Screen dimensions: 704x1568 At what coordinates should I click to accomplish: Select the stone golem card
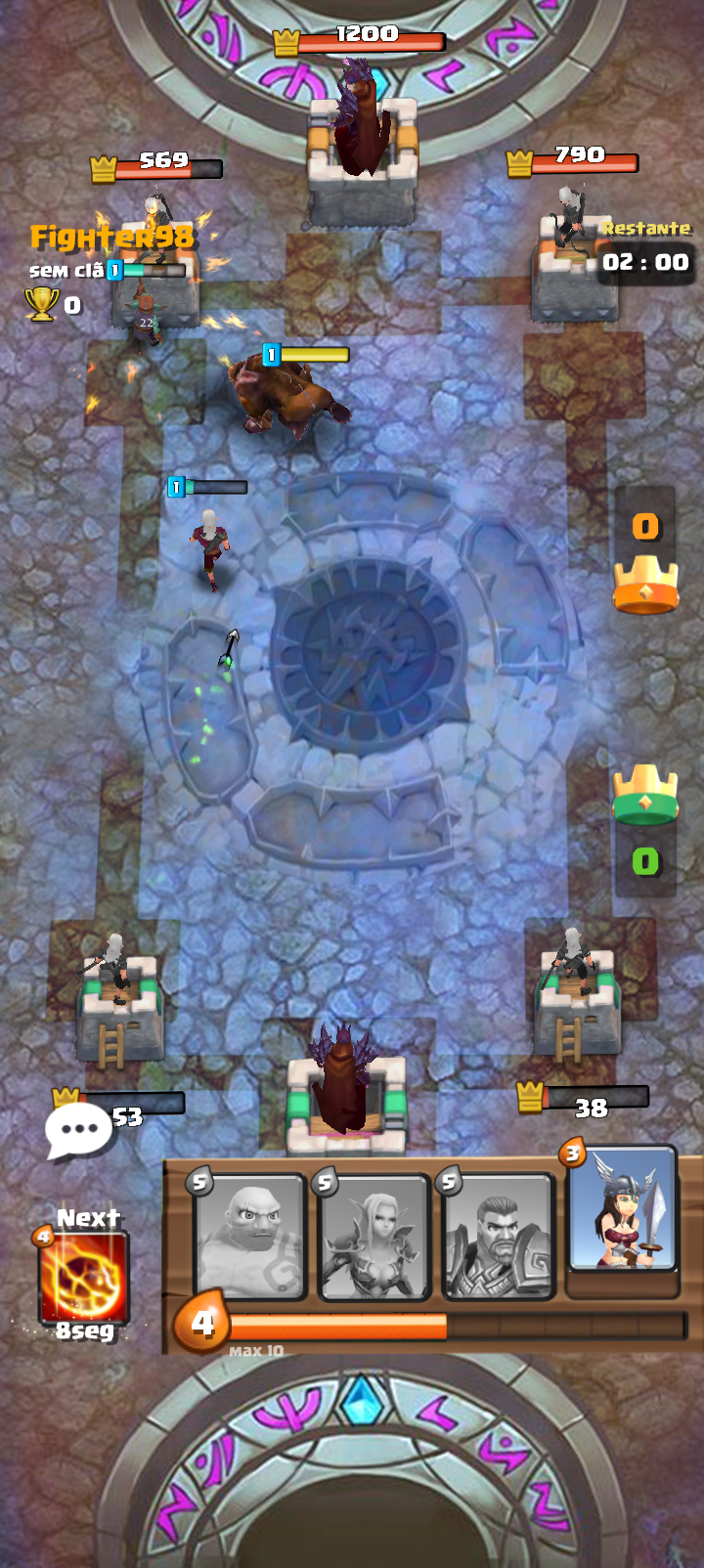pyautogui.click(x=250, y=1239)
